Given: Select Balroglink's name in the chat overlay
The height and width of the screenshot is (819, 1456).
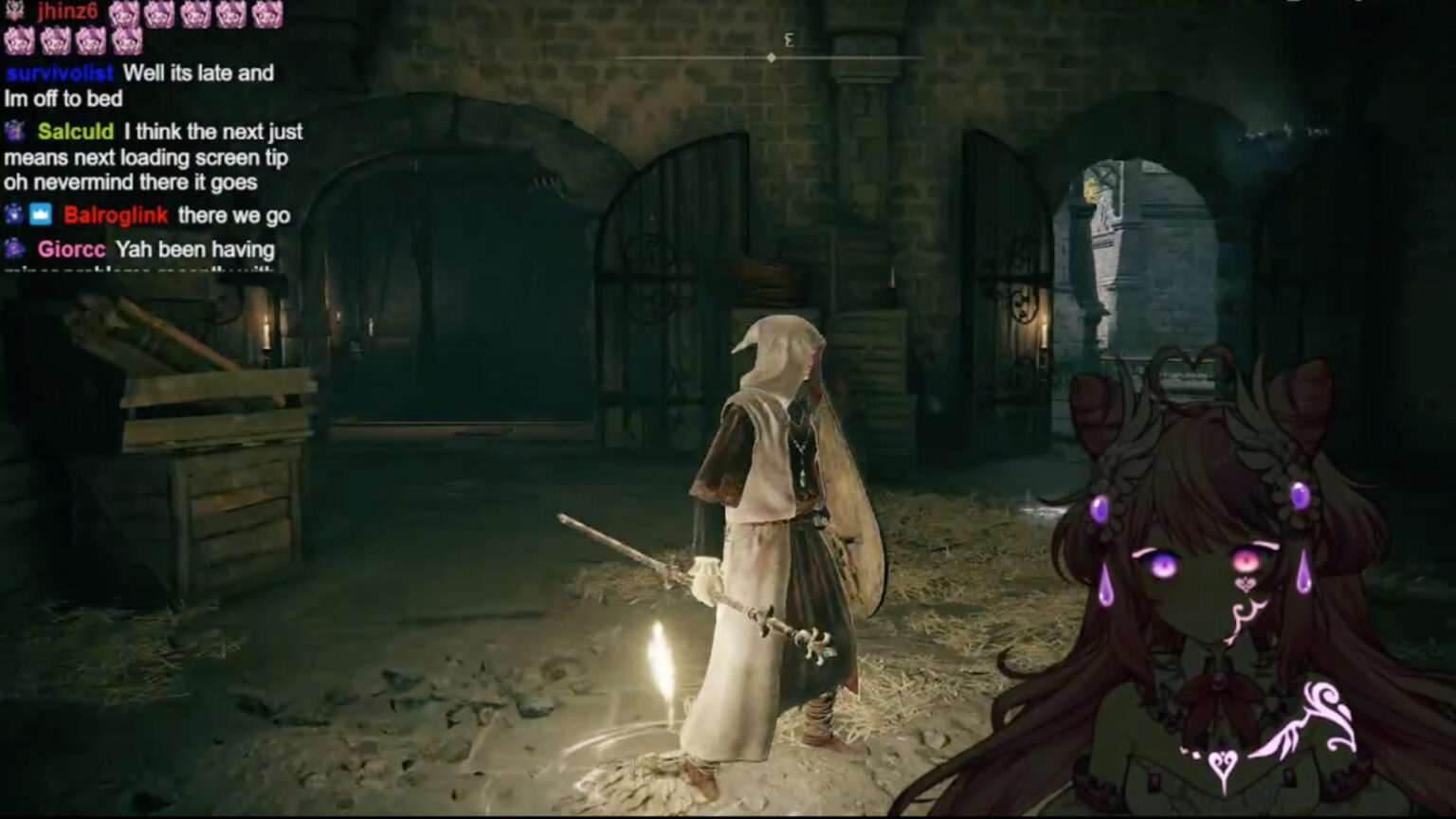Looking at the screenshot, I should pos(116,216).
